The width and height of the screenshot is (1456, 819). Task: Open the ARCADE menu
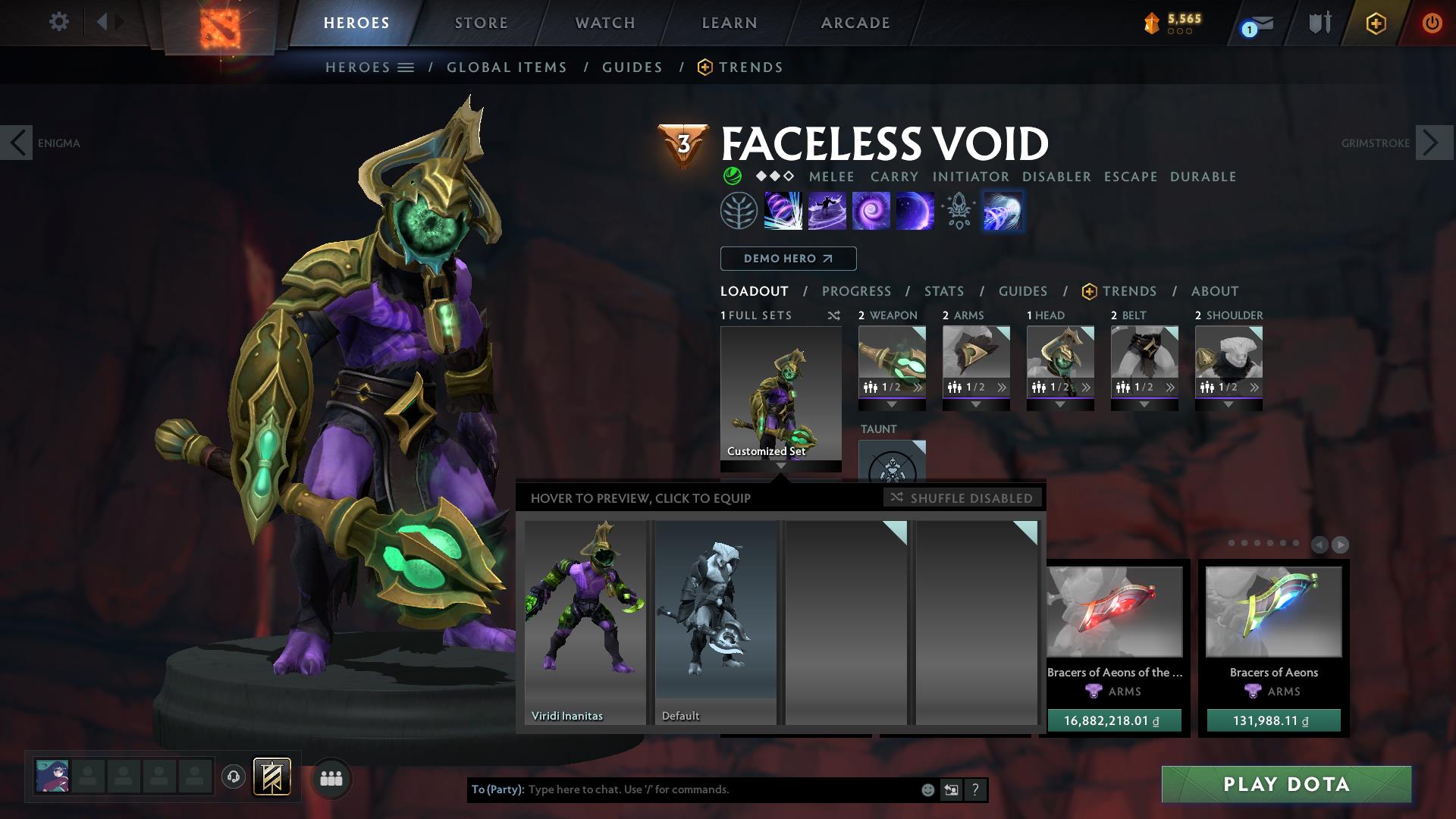pyautogui.click(x=855, y=23)
